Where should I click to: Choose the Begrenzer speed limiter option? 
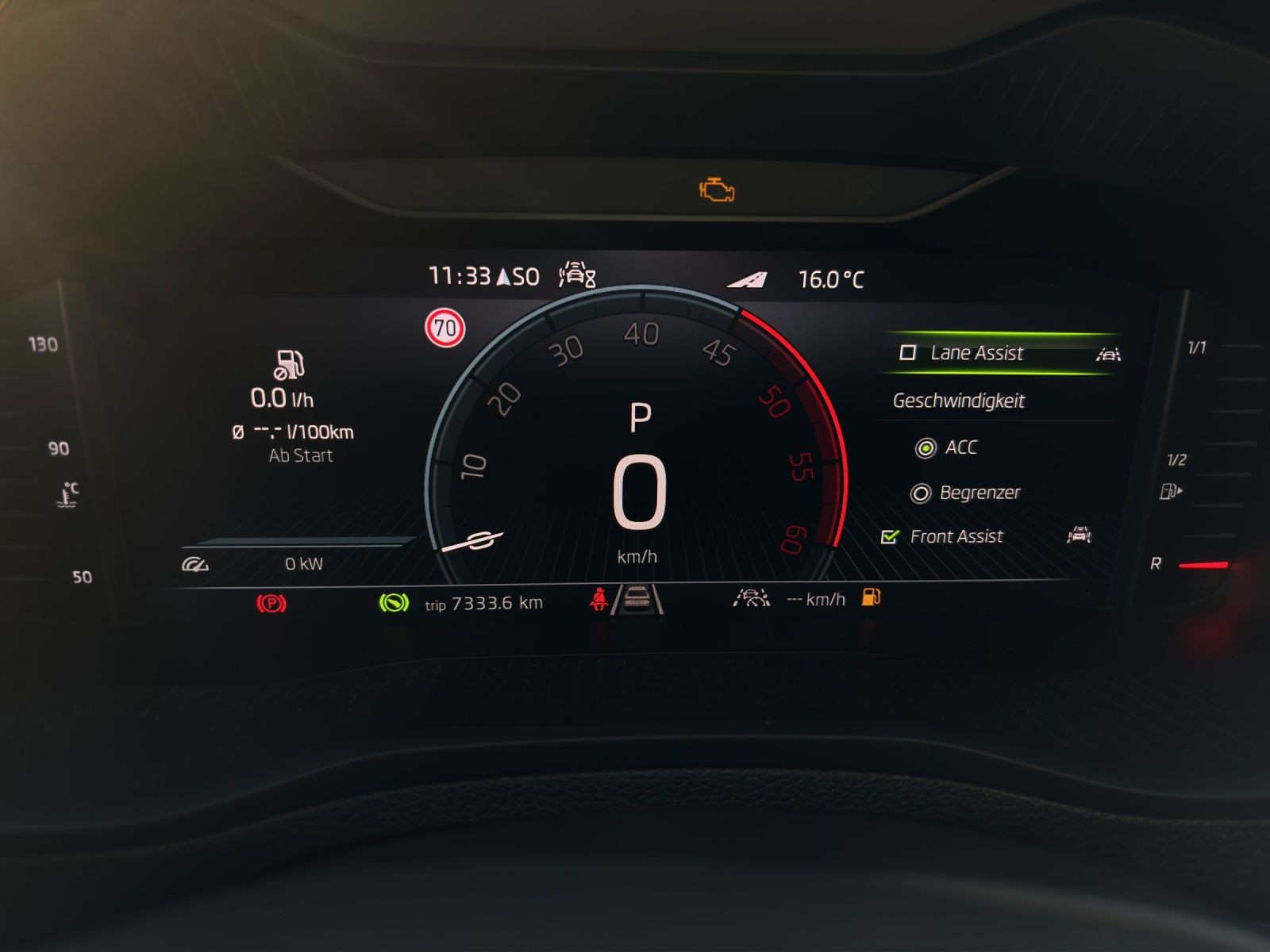pyautogui.click(x=921, y=493)
